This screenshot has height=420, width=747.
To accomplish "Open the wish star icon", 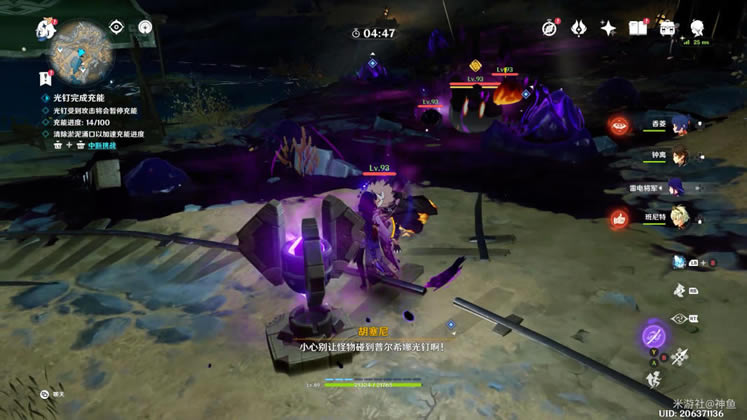I will tap(607, 28).
